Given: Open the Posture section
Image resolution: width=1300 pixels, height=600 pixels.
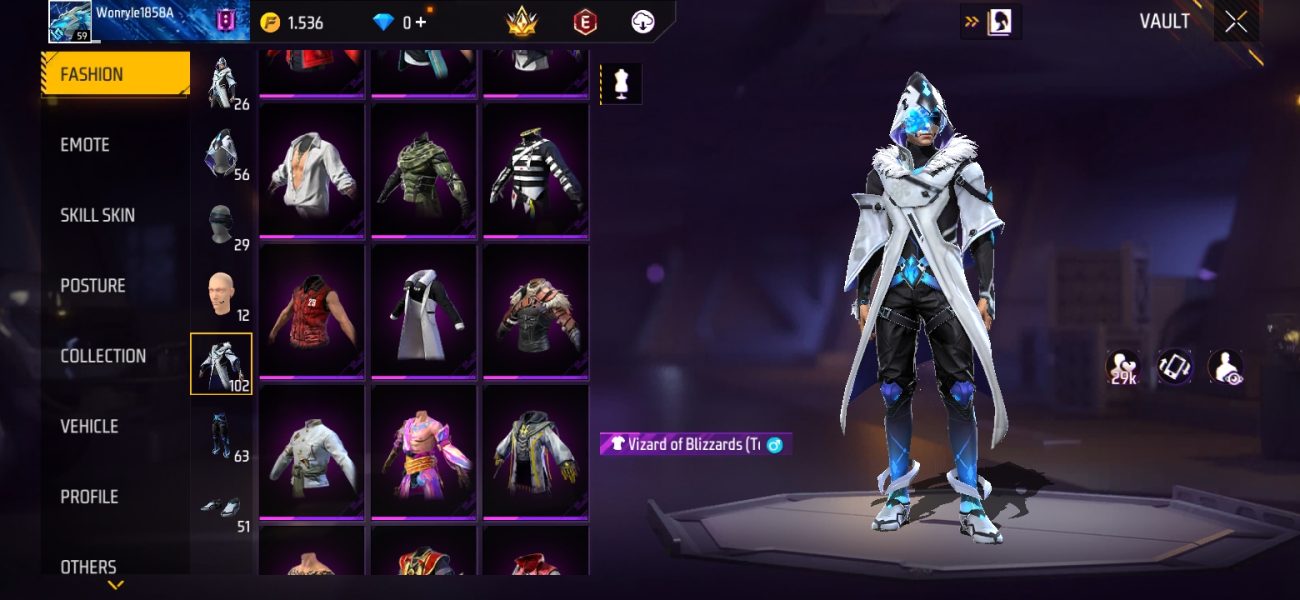Looking at the screenshot, I should pyautogui.click(x=93, y=286).
